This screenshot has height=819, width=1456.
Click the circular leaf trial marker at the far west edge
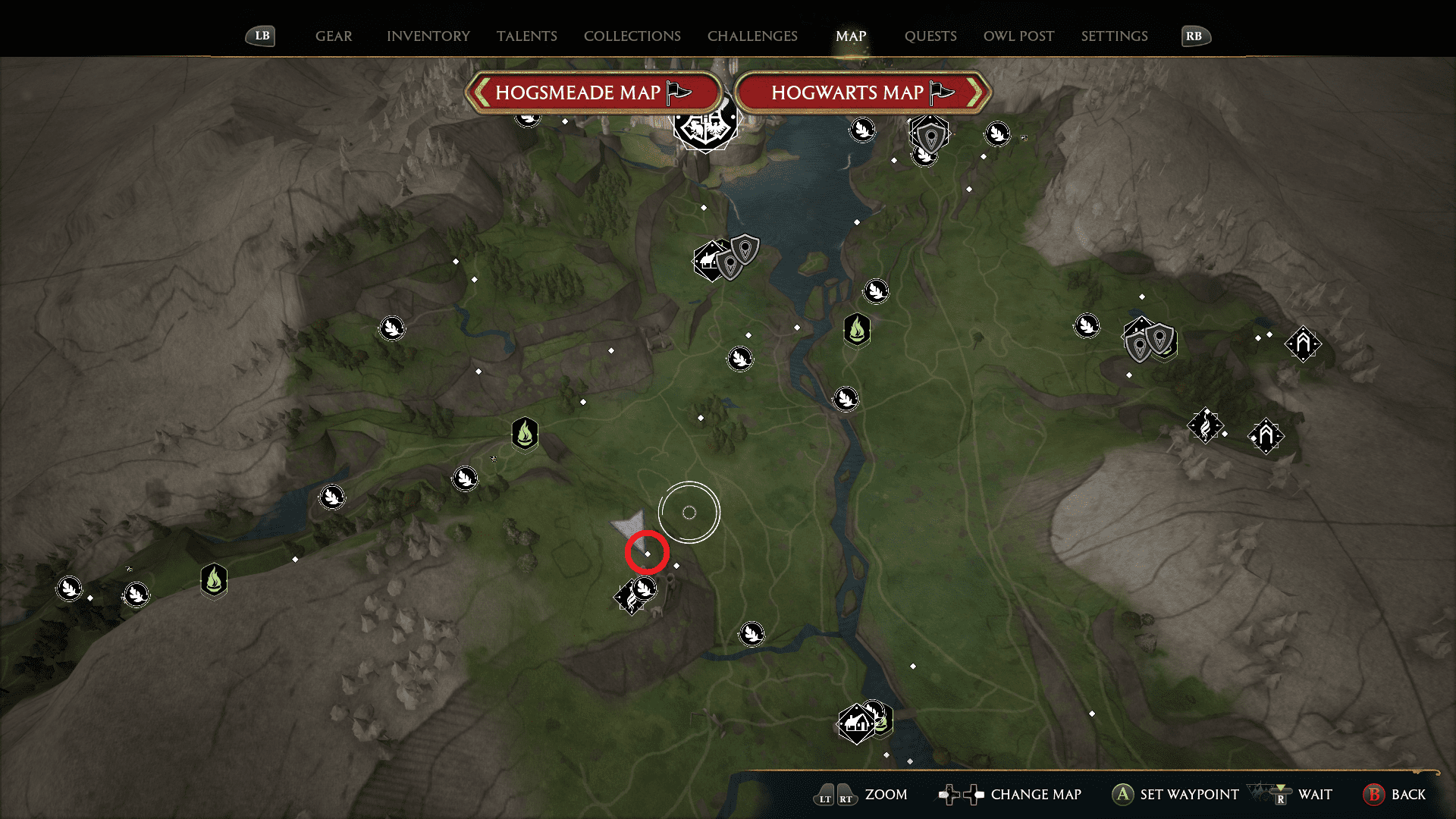click(x=69, y=588)
